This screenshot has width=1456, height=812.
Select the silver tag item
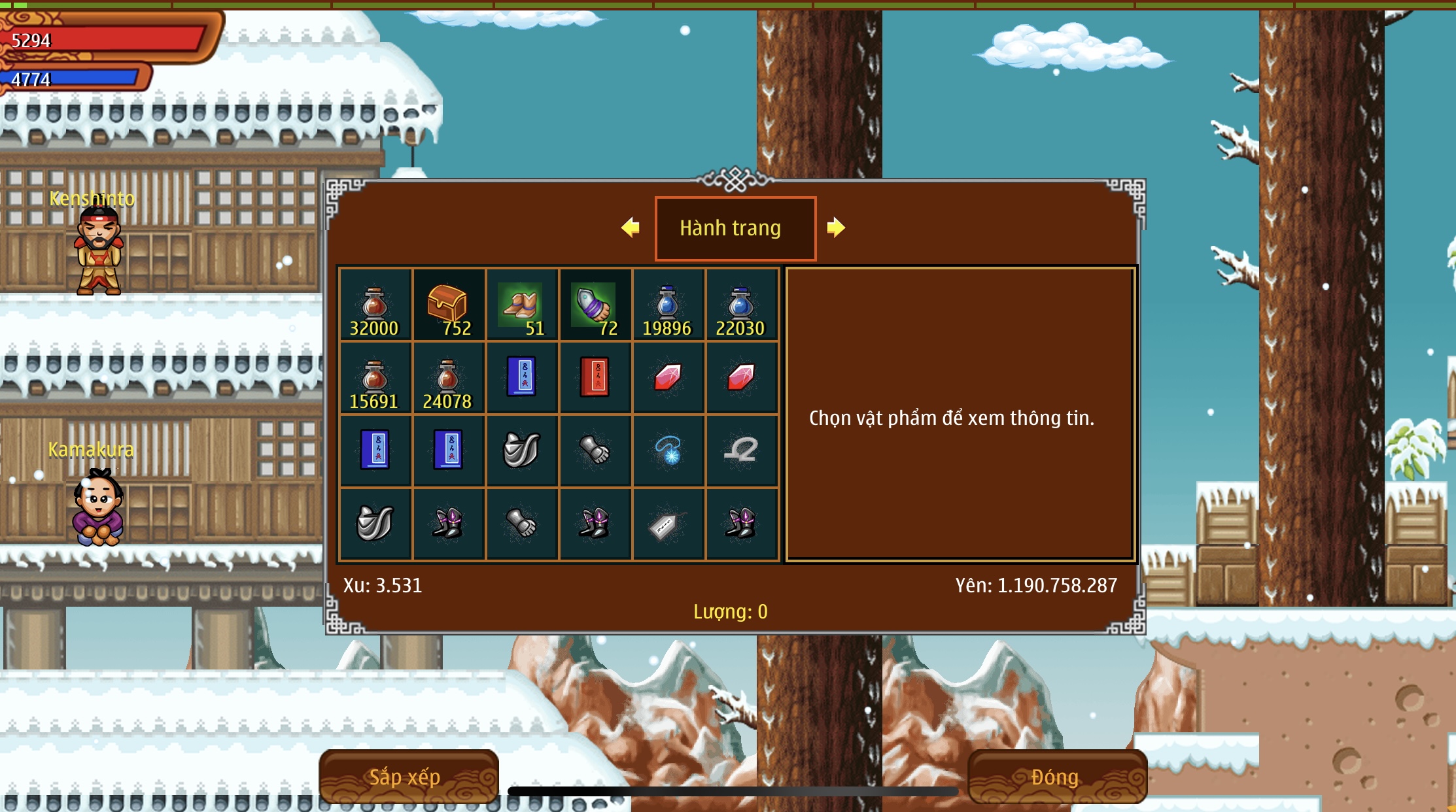(x=668, y=524)
